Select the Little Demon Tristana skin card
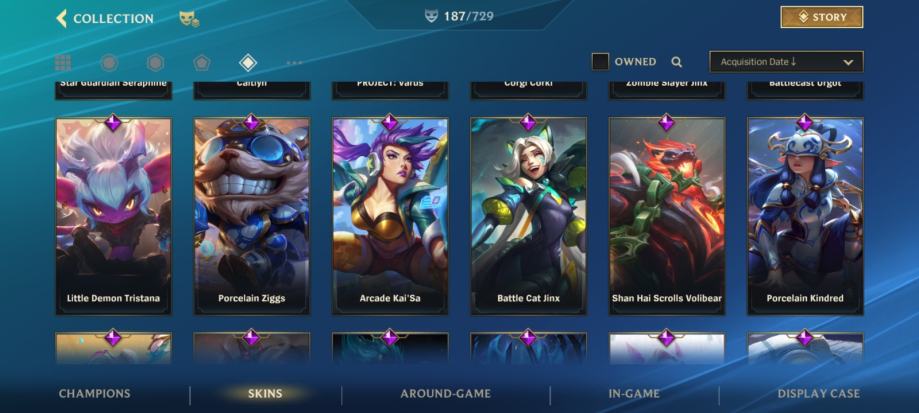This screenshot has height=413, width=919. pyautogui.click(x=113, y=216)
